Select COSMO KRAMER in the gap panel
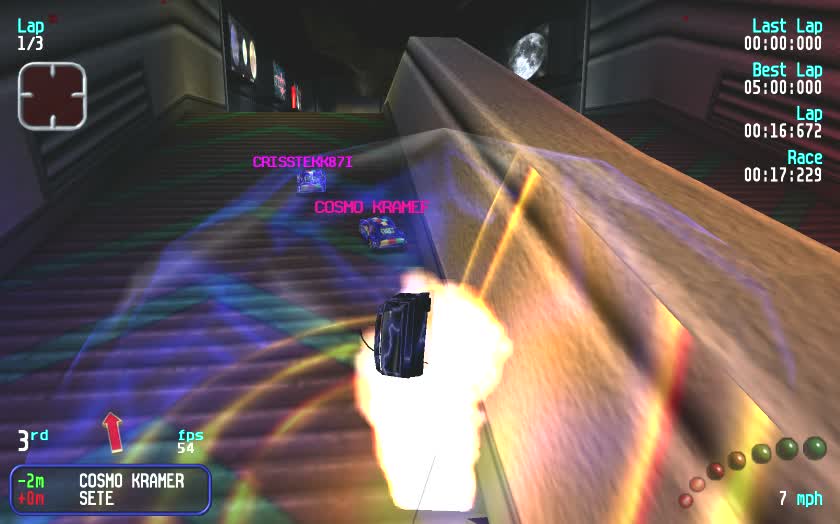 click(131, 481)
